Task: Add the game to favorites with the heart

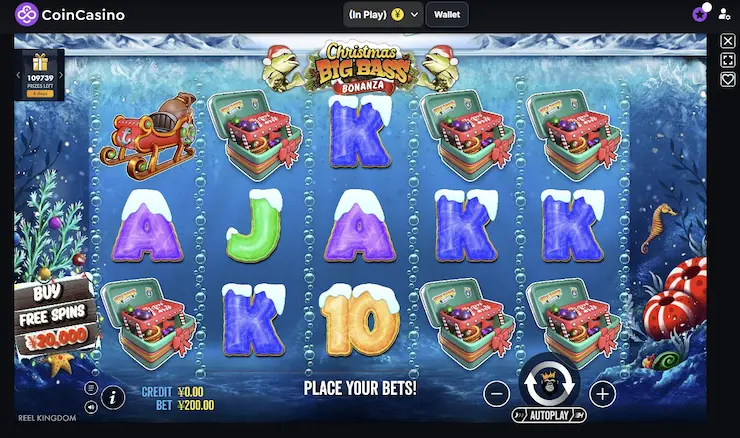Action: [728, 79]
